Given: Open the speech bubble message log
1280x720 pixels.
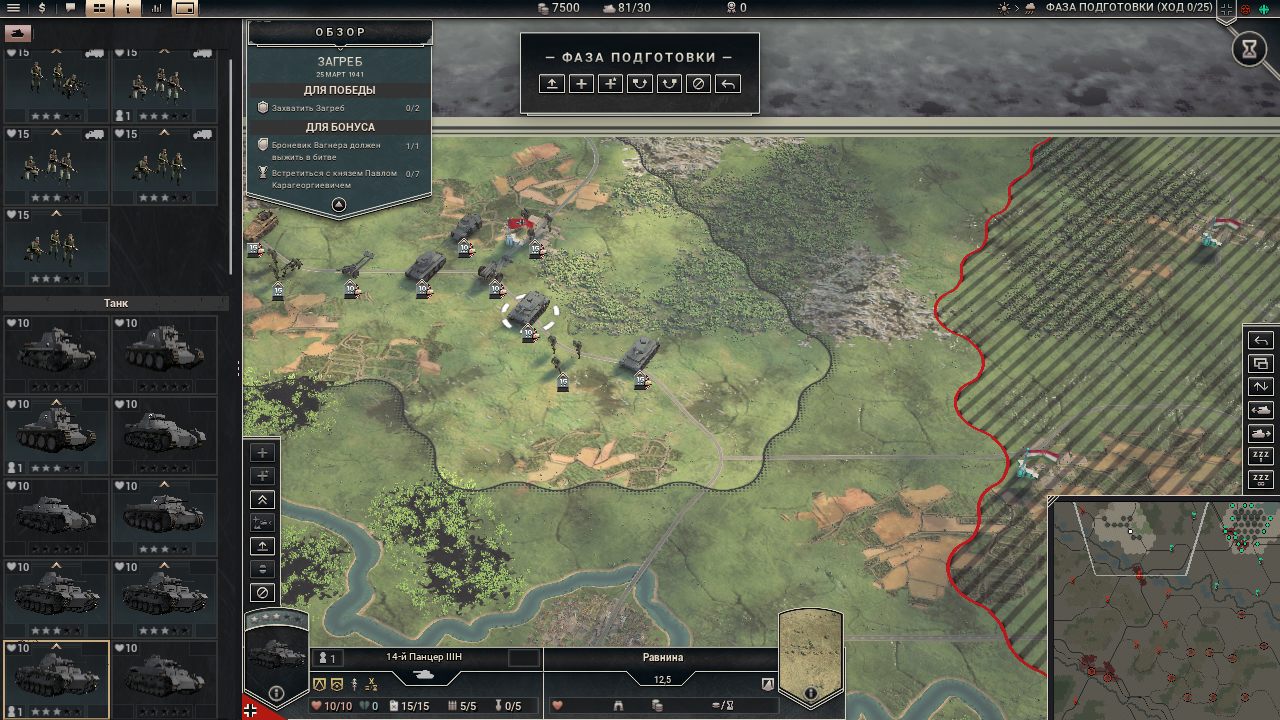Looking at the screenshot, I should (70, 8).
